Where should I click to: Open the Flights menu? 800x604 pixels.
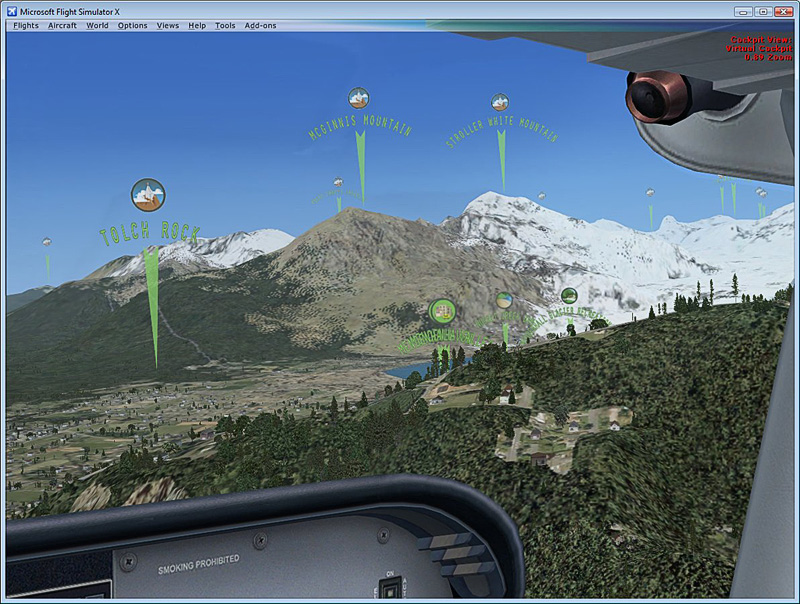(x=26, y=25)
